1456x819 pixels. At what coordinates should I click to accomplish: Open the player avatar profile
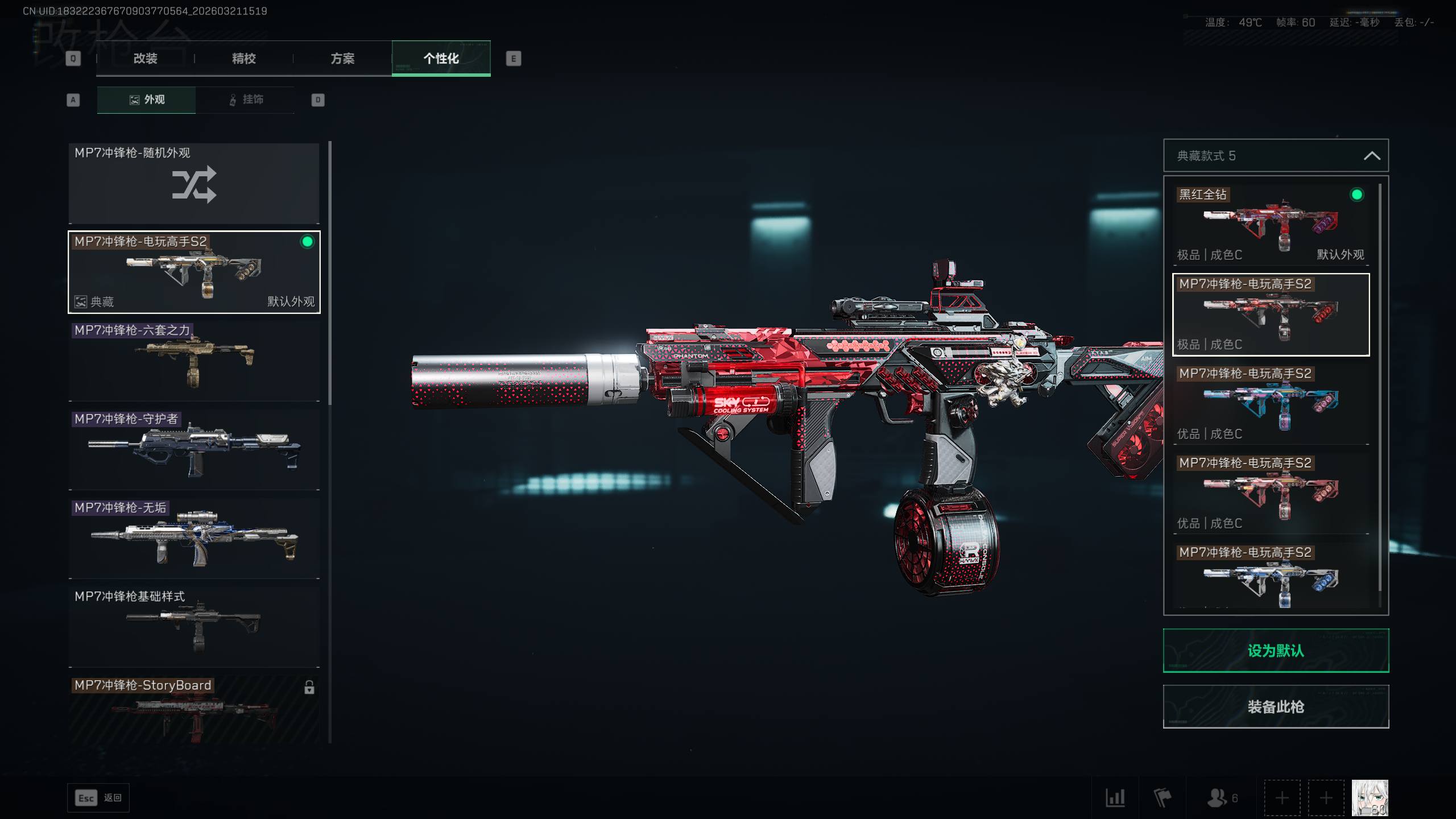[1370, 797]
